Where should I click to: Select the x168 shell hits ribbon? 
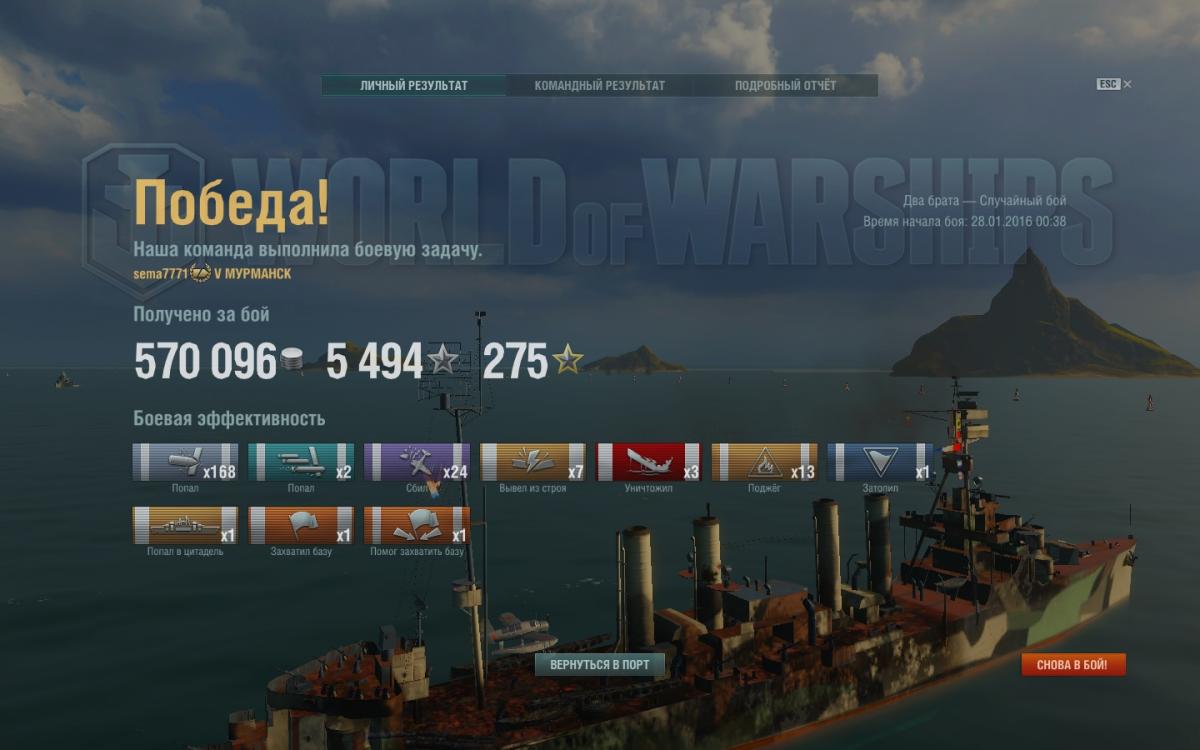click(185, 462)
